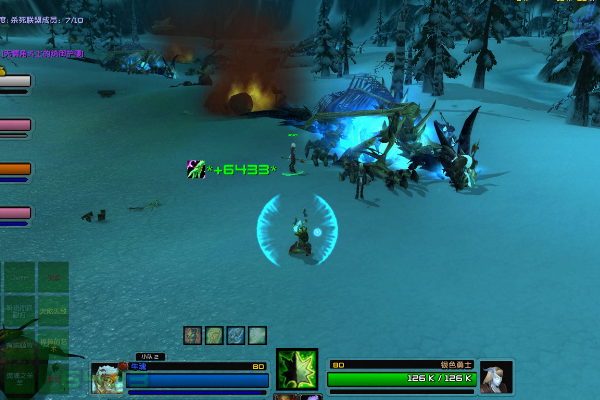The height and width of the screenshot is (400, 600).
Task: Activate the large green starburst ability icon
Action: pos(297,370)
